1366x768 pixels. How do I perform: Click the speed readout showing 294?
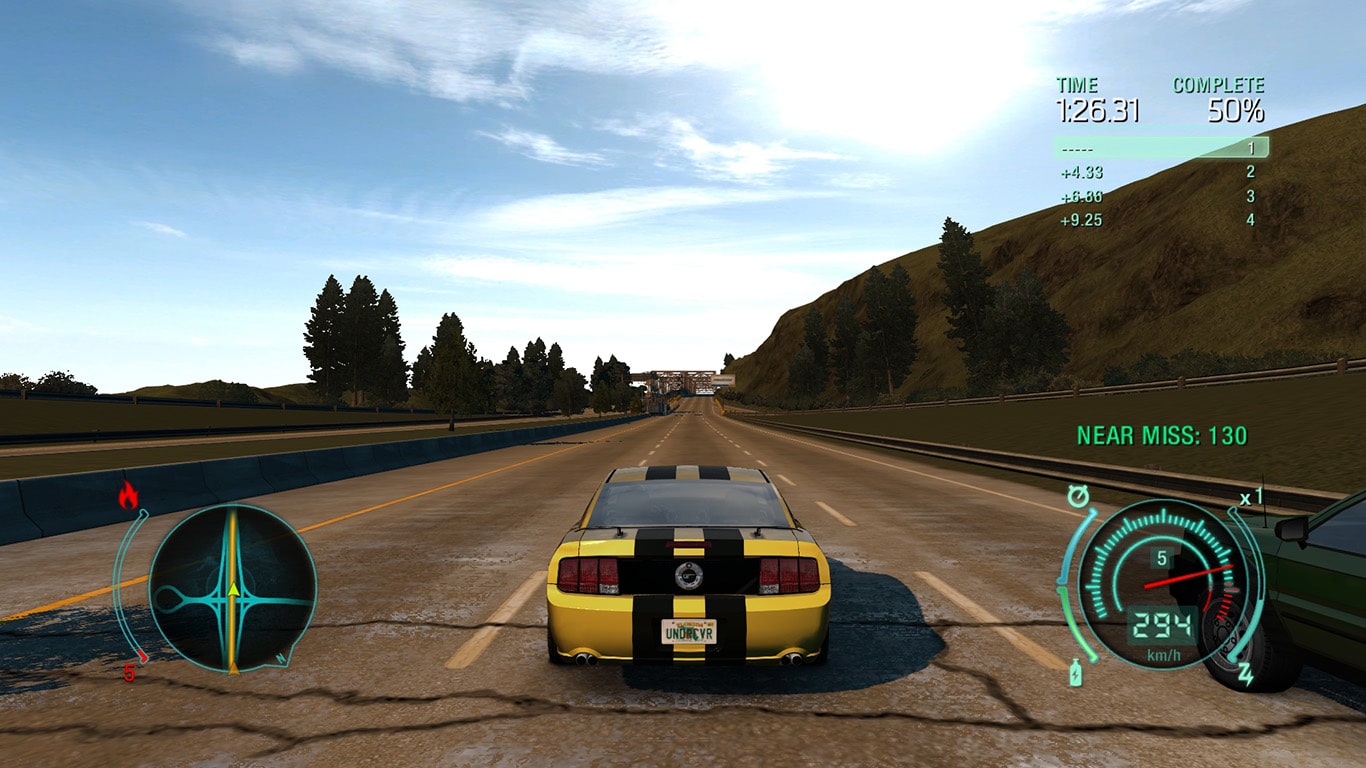pos(1163,624)
